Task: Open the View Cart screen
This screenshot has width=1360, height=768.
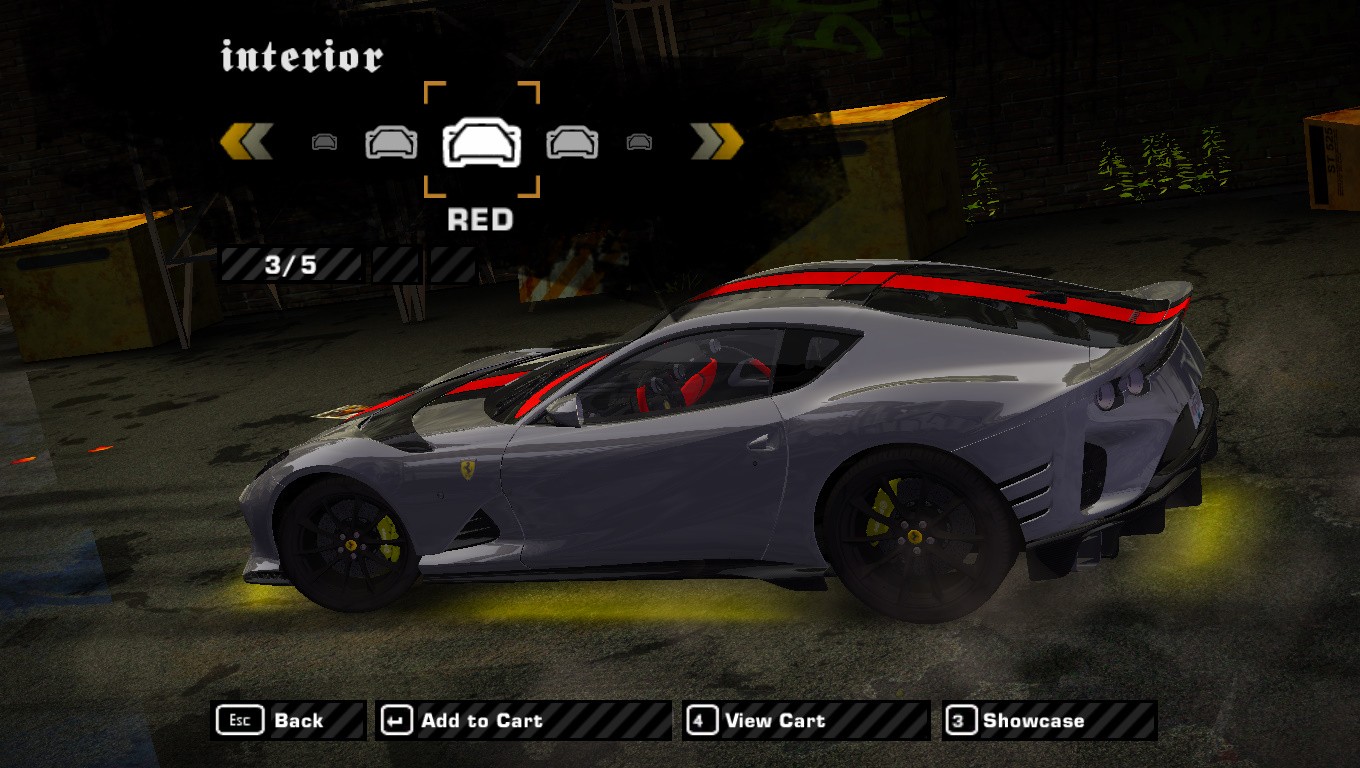Action: [x=805, y=720]
